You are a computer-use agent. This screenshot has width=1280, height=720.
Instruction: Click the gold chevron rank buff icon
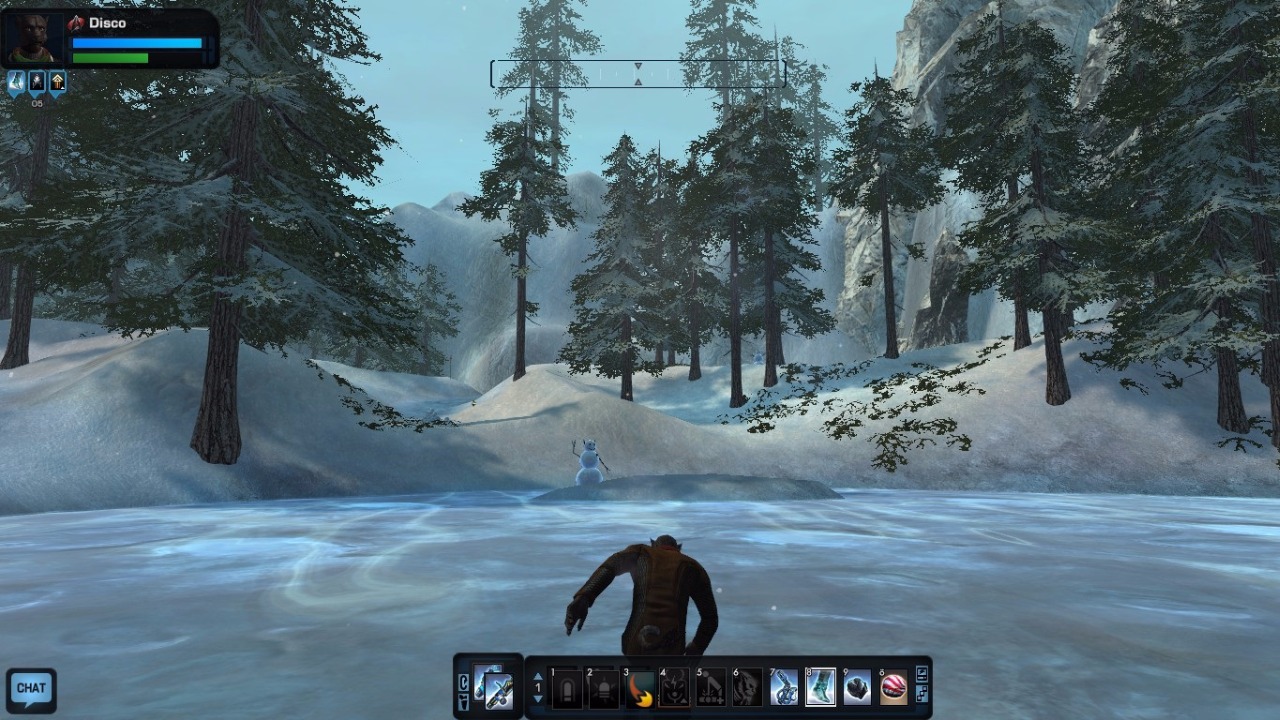58,82
